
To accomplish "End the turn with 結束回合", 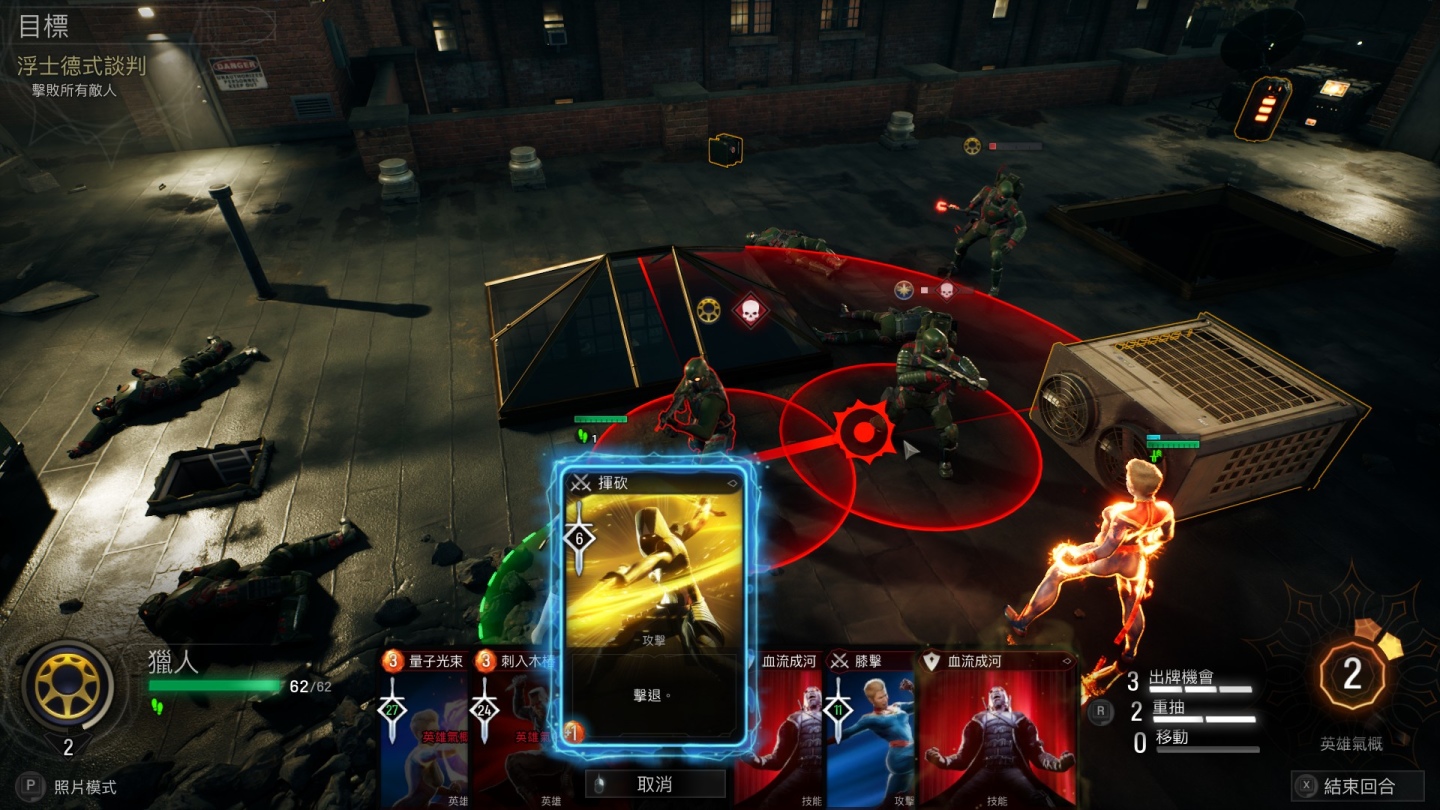I will click(x=1358, y=786).
